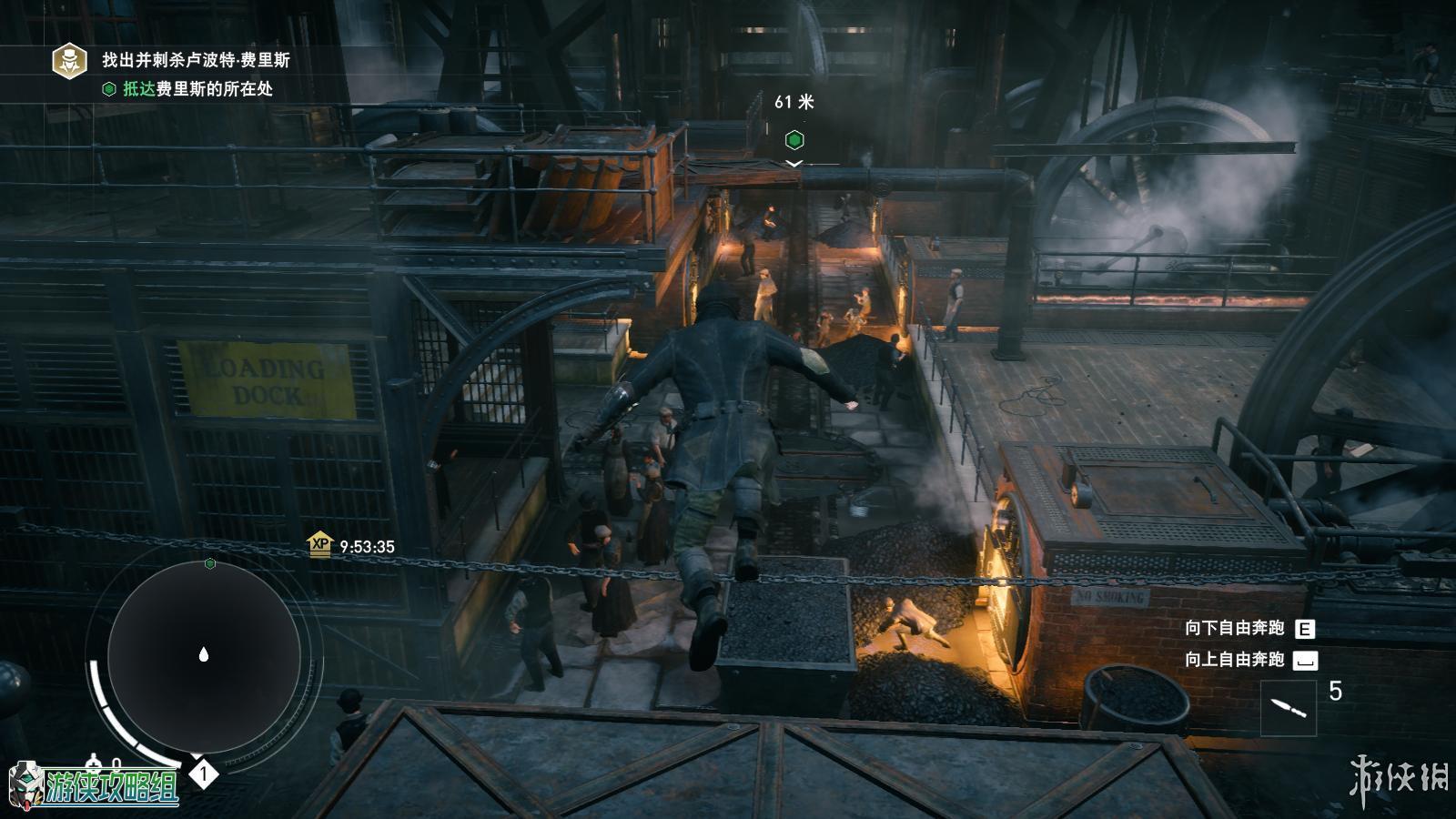Click the circular minimap
Image resolution: width=1456 pixels, height=819 pixels.
204,654
